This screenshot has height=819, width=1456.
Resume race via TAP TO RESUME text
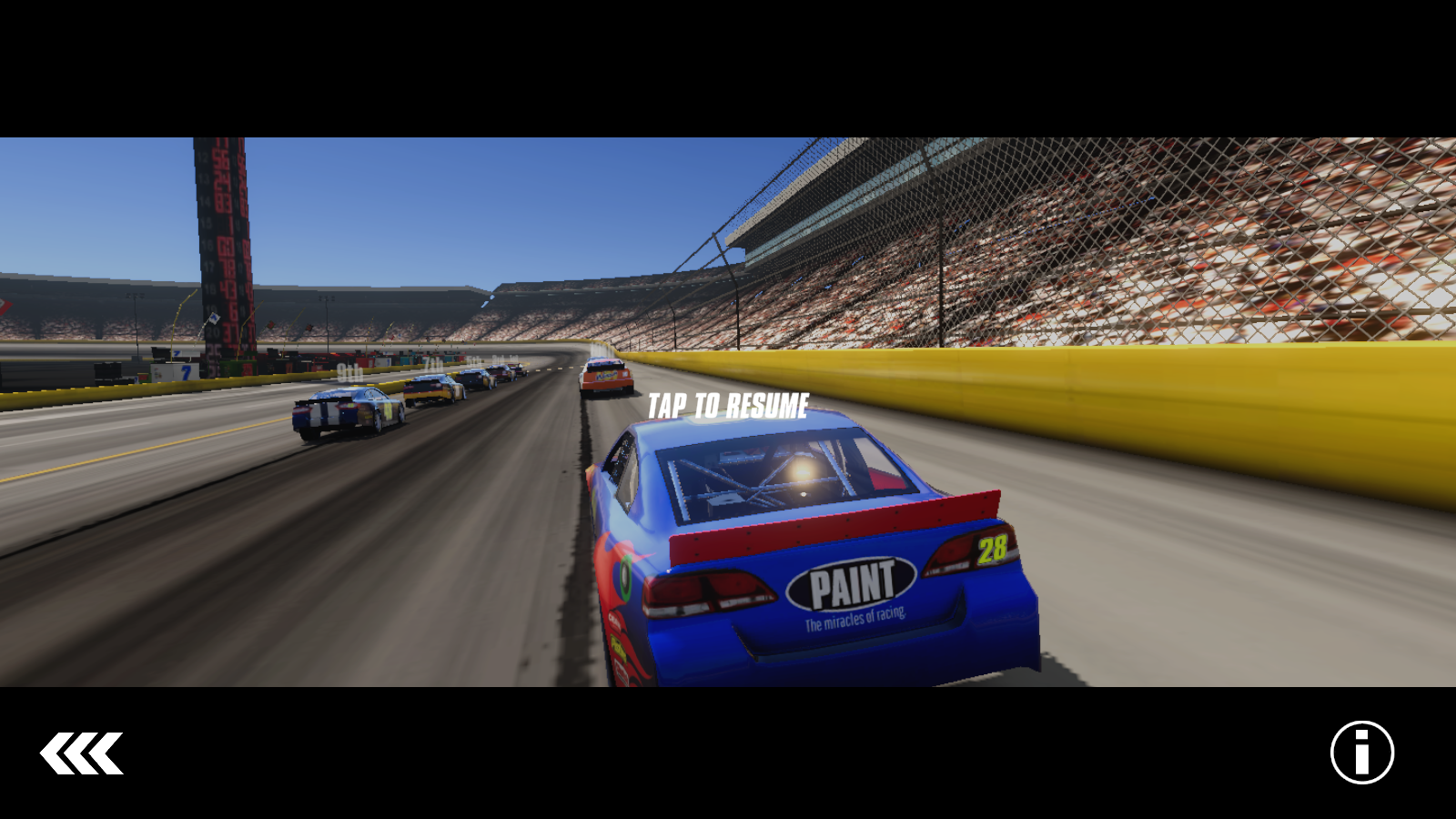coord(728,406)
